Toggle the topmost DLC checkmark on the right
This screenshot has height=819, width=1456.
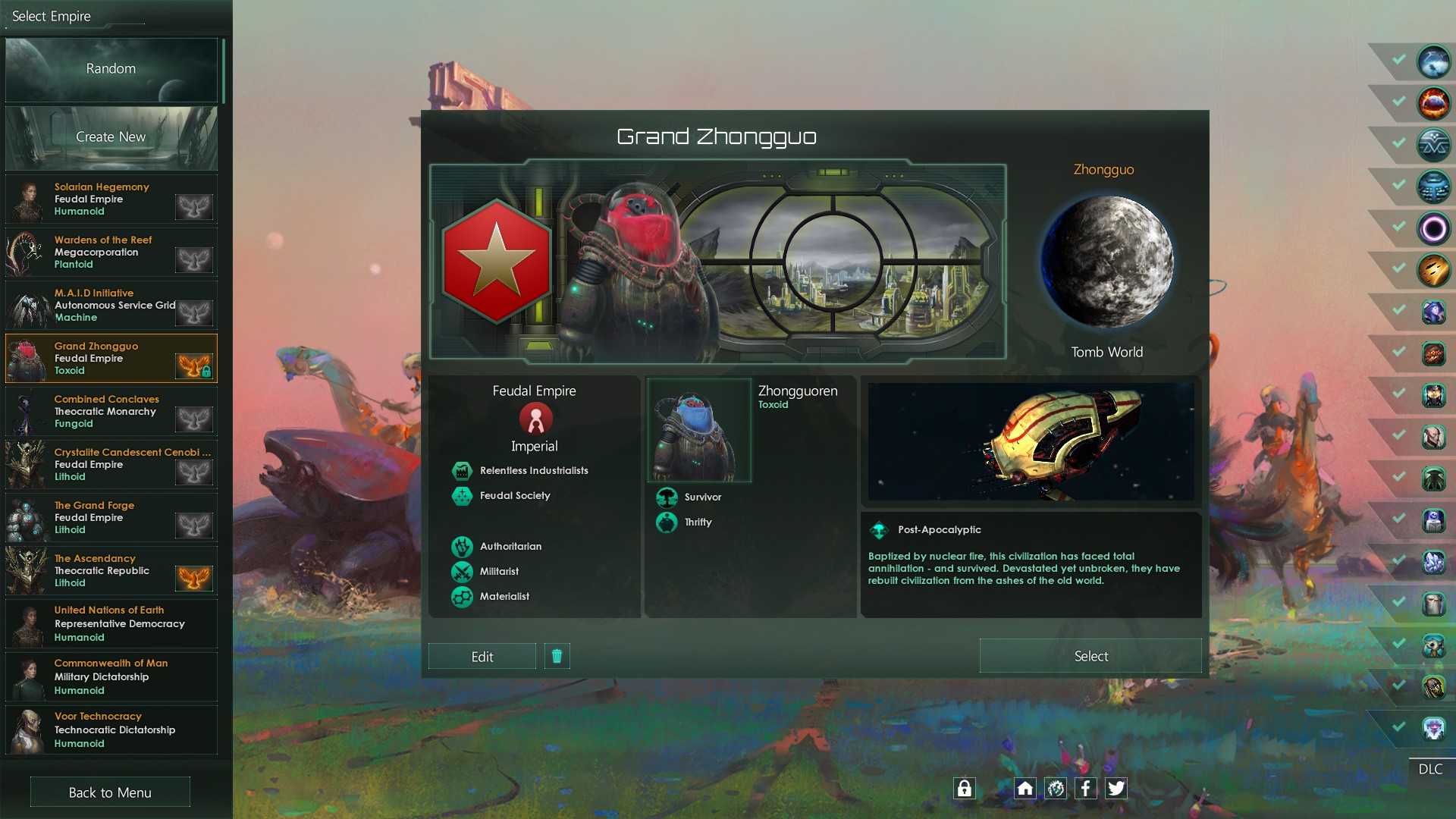(1398, 61)
